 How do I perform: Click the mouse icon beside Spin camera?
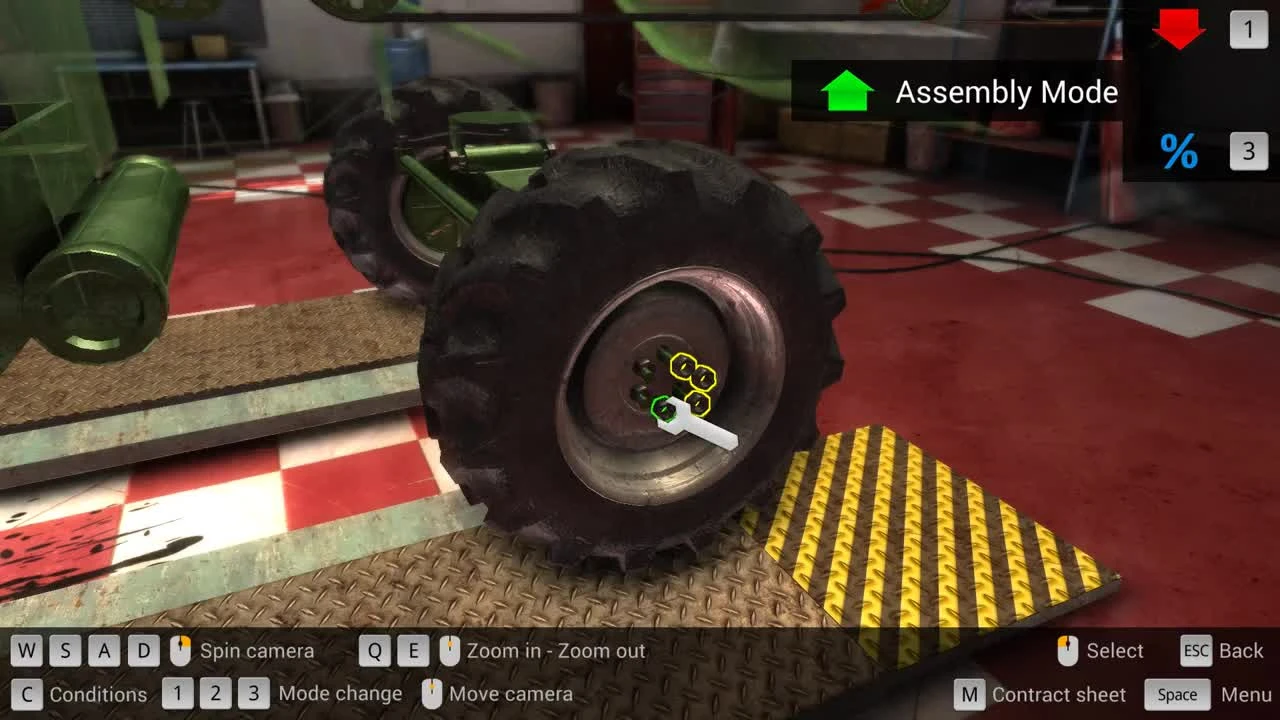coord(181,650)
